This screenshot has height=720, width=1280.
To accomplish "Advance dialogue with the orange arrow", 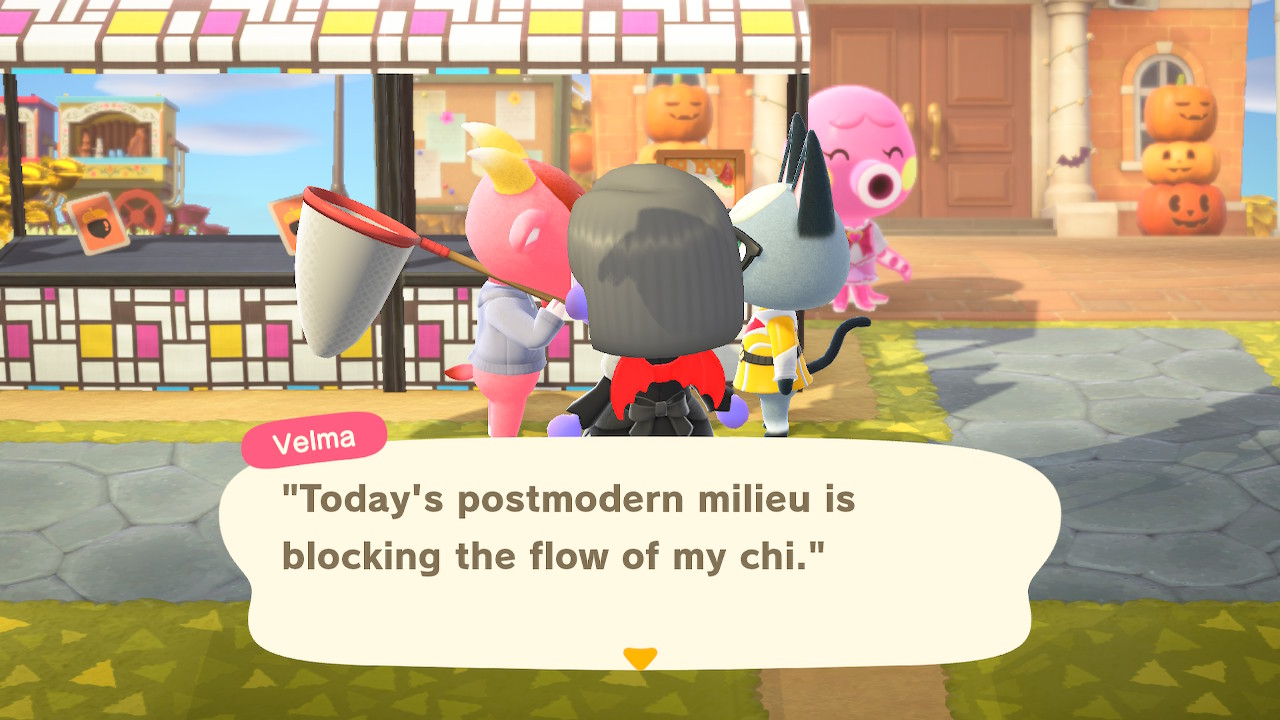I will click(639, 657).
